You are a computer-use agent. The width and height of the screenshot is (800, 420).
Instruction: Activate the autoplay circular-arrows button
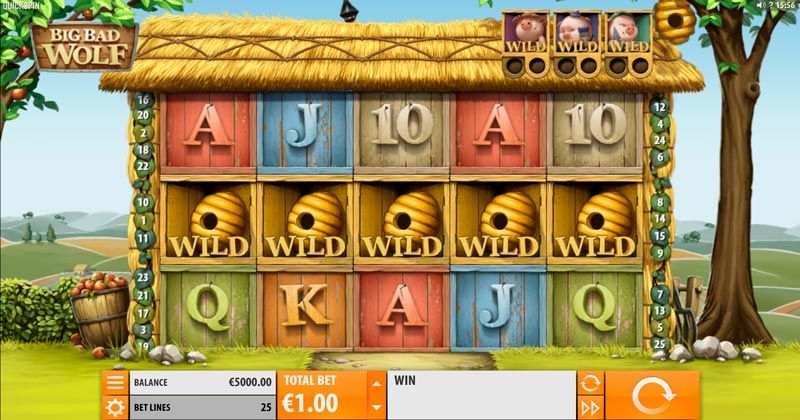(590, 382)
